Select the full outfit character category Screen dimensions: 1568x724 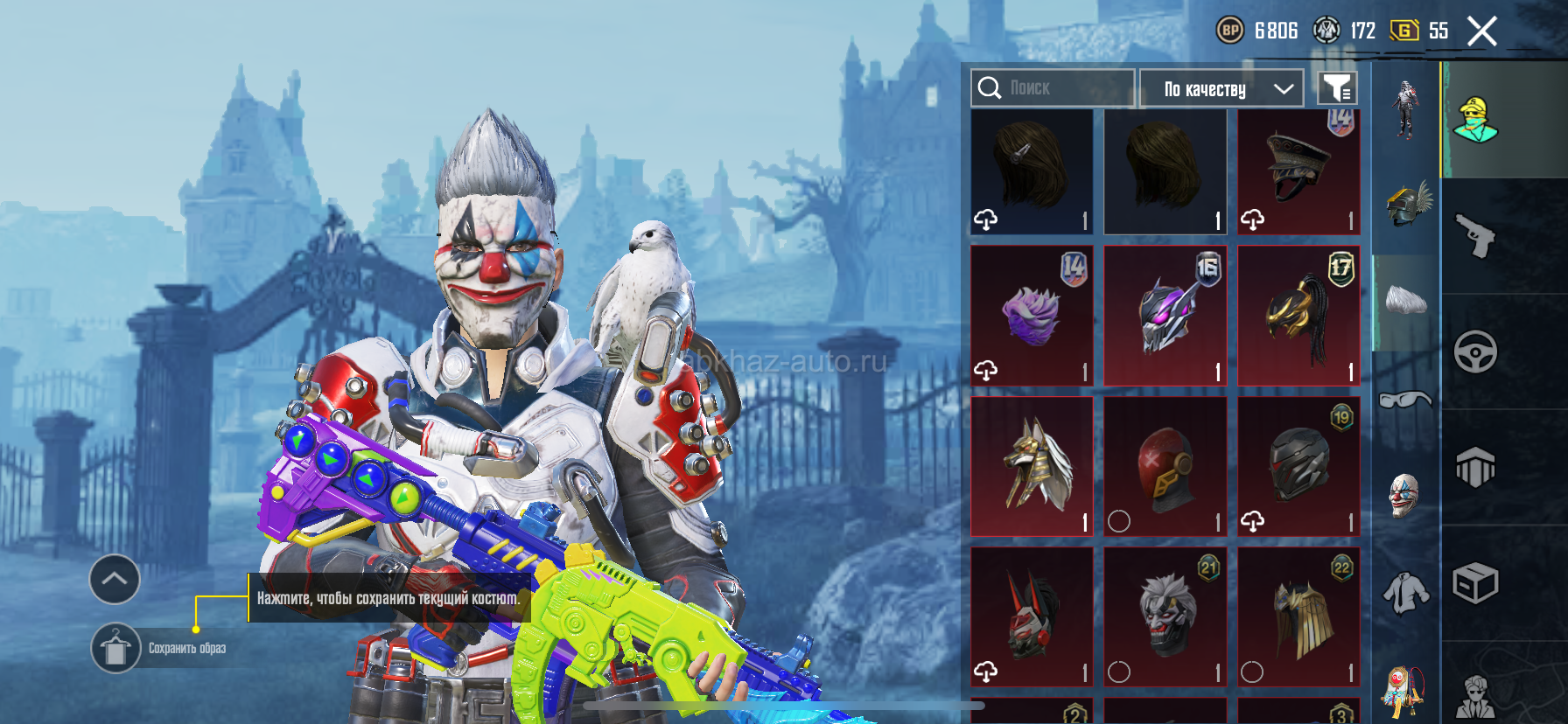[x=1405, y=109]
